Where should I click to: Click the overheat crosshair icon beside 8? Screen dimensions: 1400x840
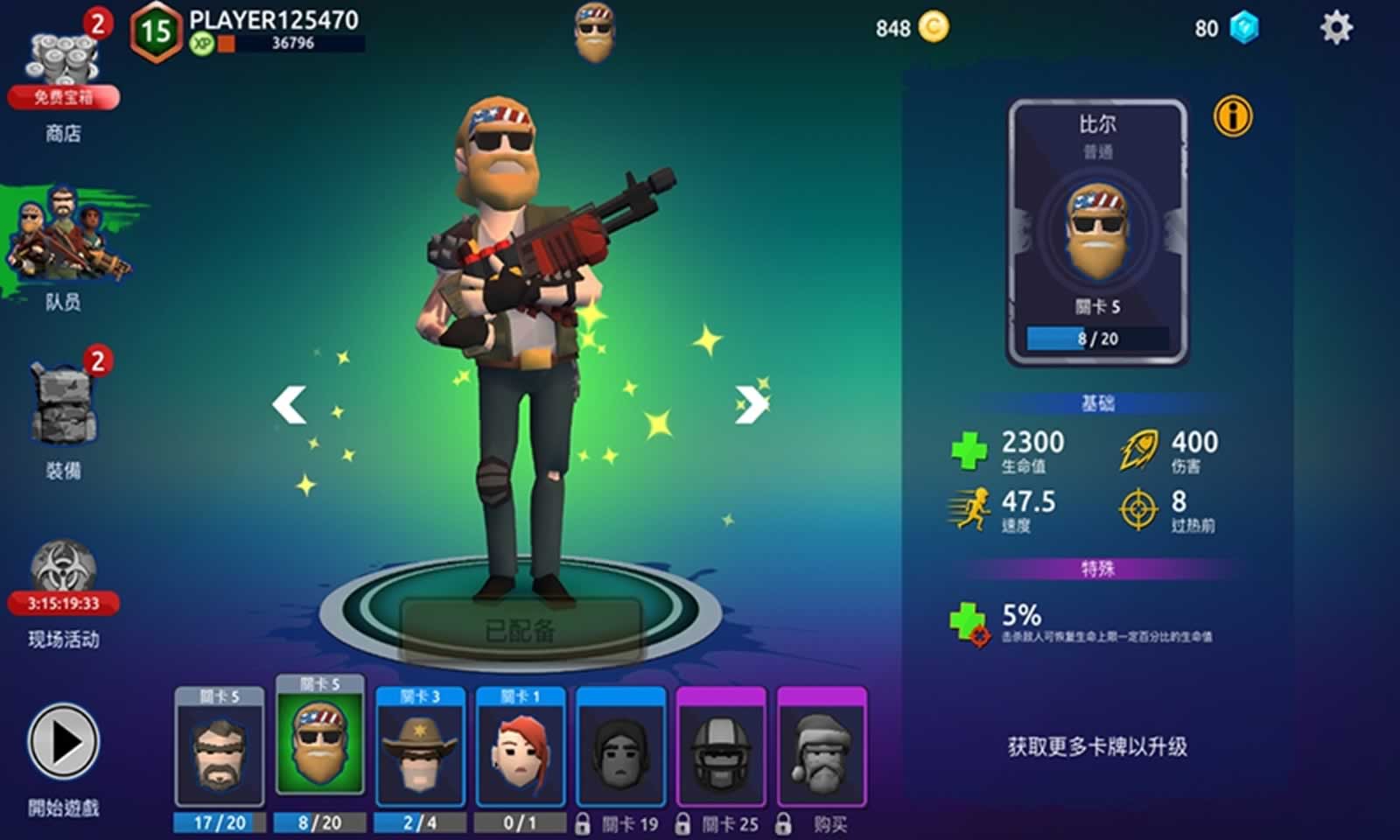(x=1137, y=508)
